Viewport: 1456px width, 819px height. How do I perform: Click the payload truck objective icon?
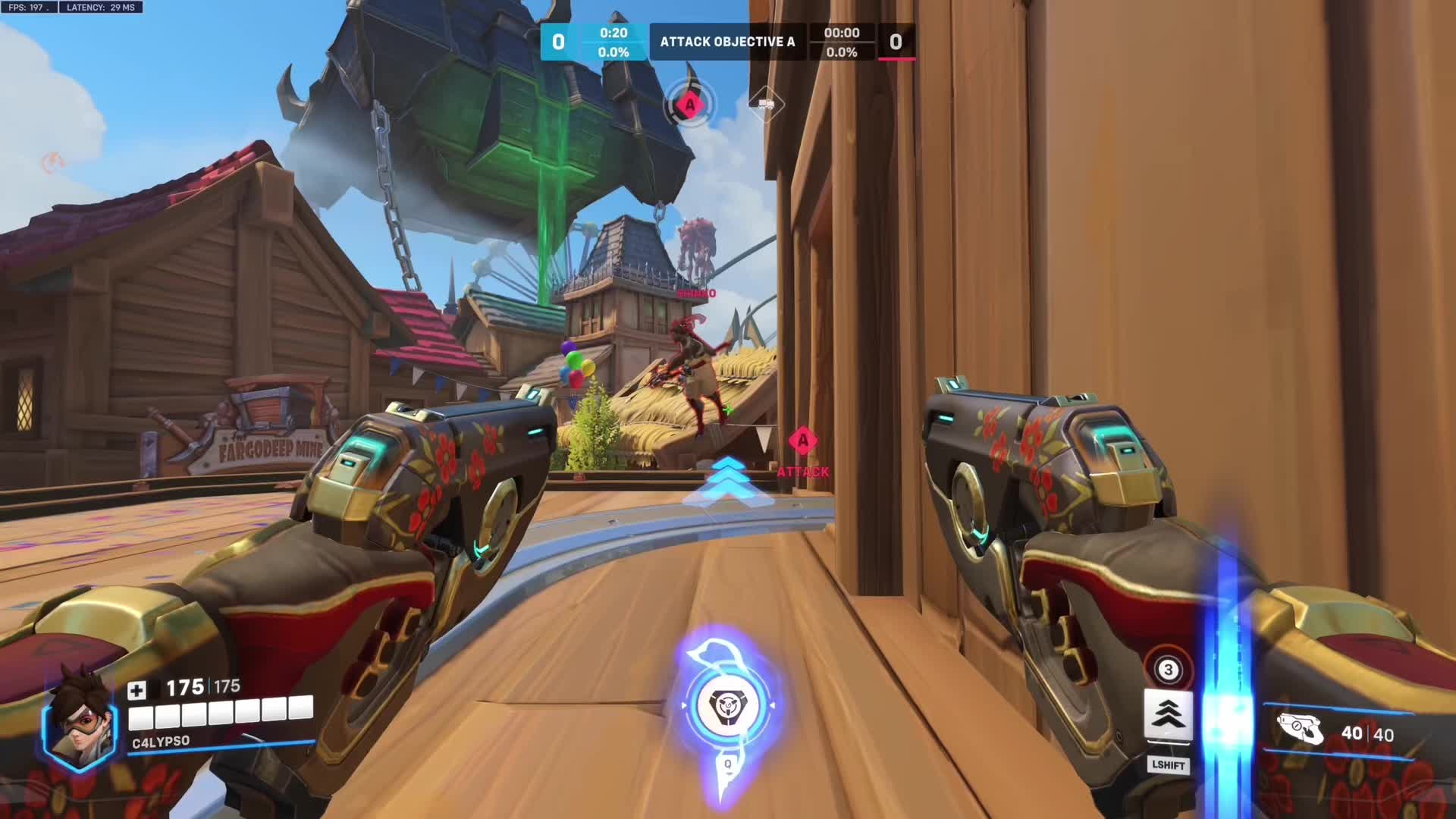pyautogui.click(x=766, y=104)
